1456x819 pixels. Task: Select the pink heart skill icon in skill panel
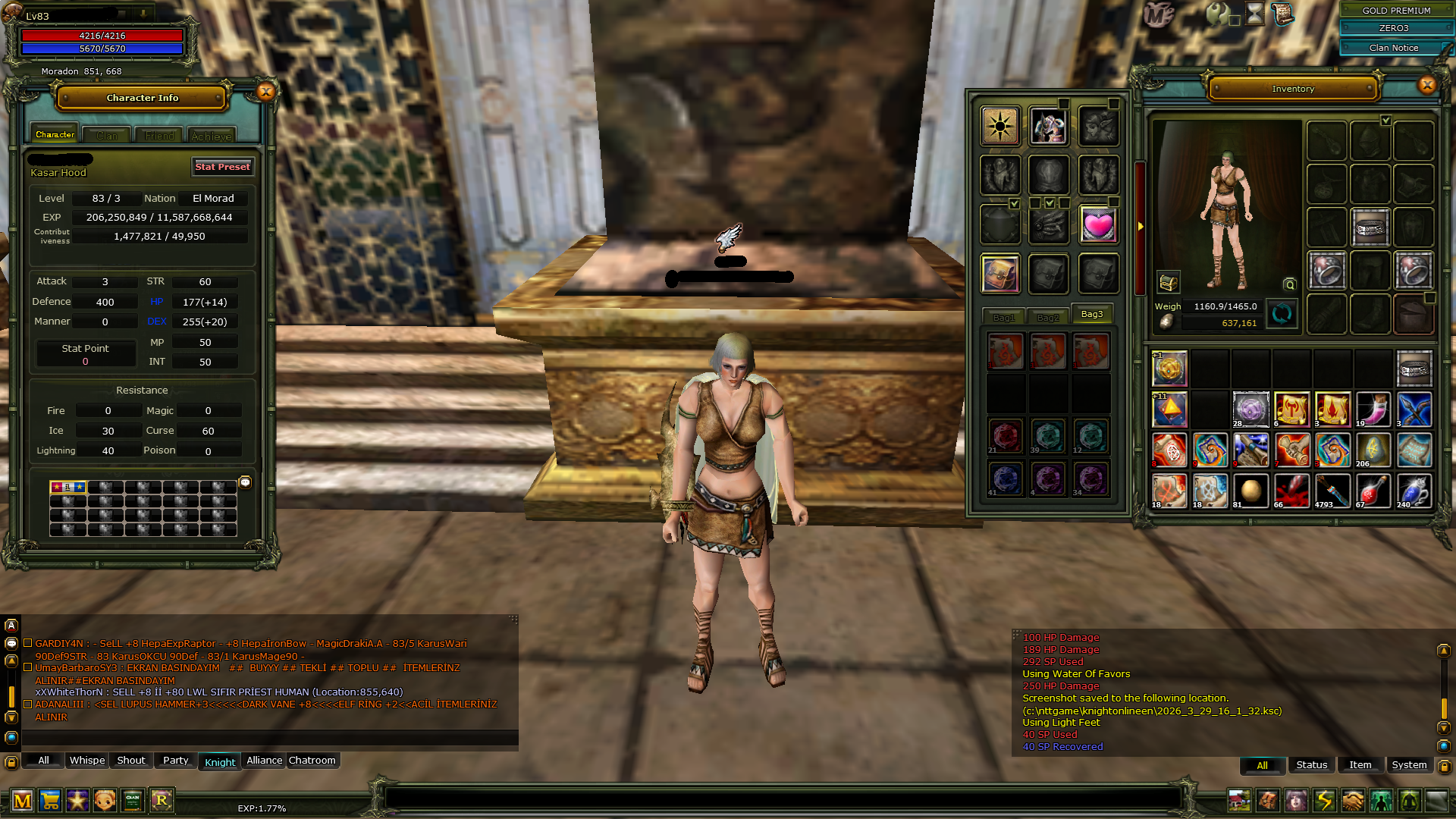pyautogui.click(x=1099, y=224)
